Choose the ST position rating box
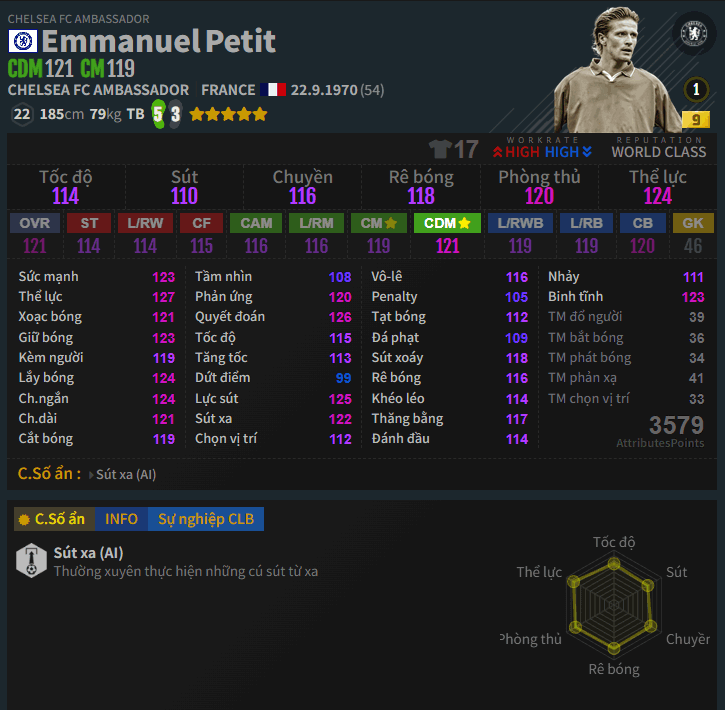This screenshot has width=725, height=710. [x=89, y=223]
